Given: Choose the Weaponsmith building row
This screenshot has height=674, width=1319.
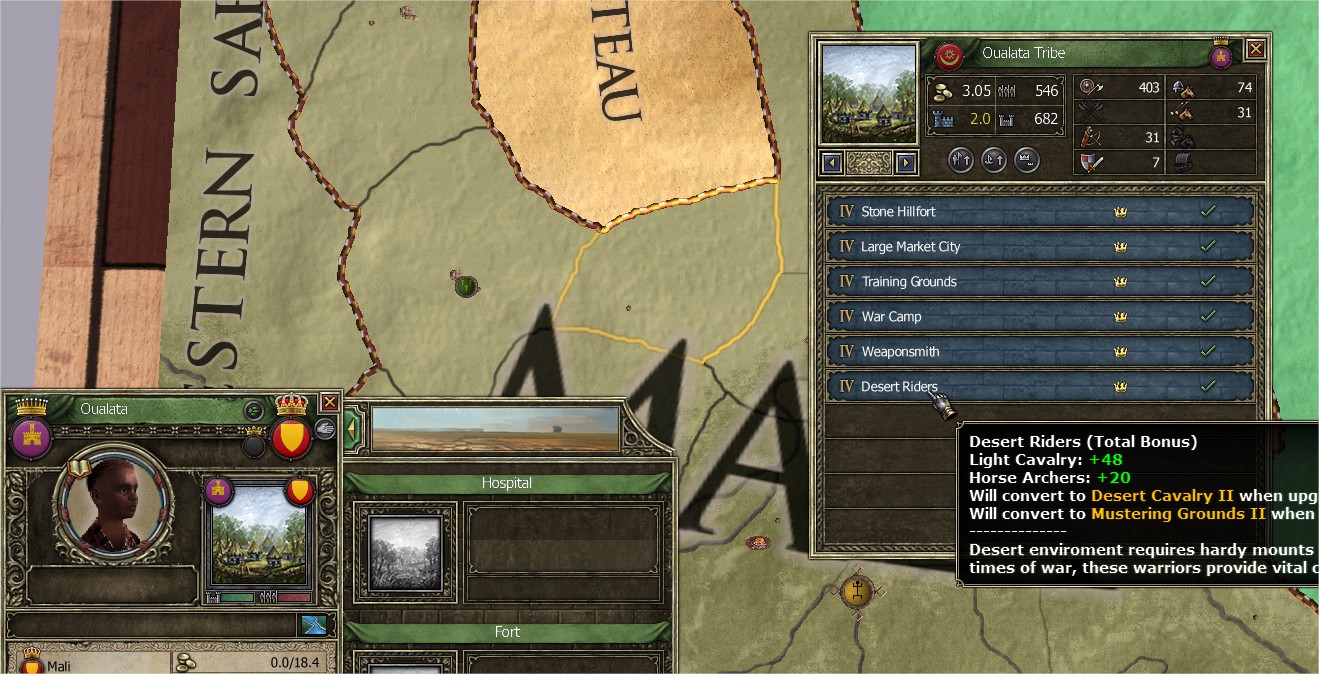Looking at the screenshot, I should coord(1040,352).
